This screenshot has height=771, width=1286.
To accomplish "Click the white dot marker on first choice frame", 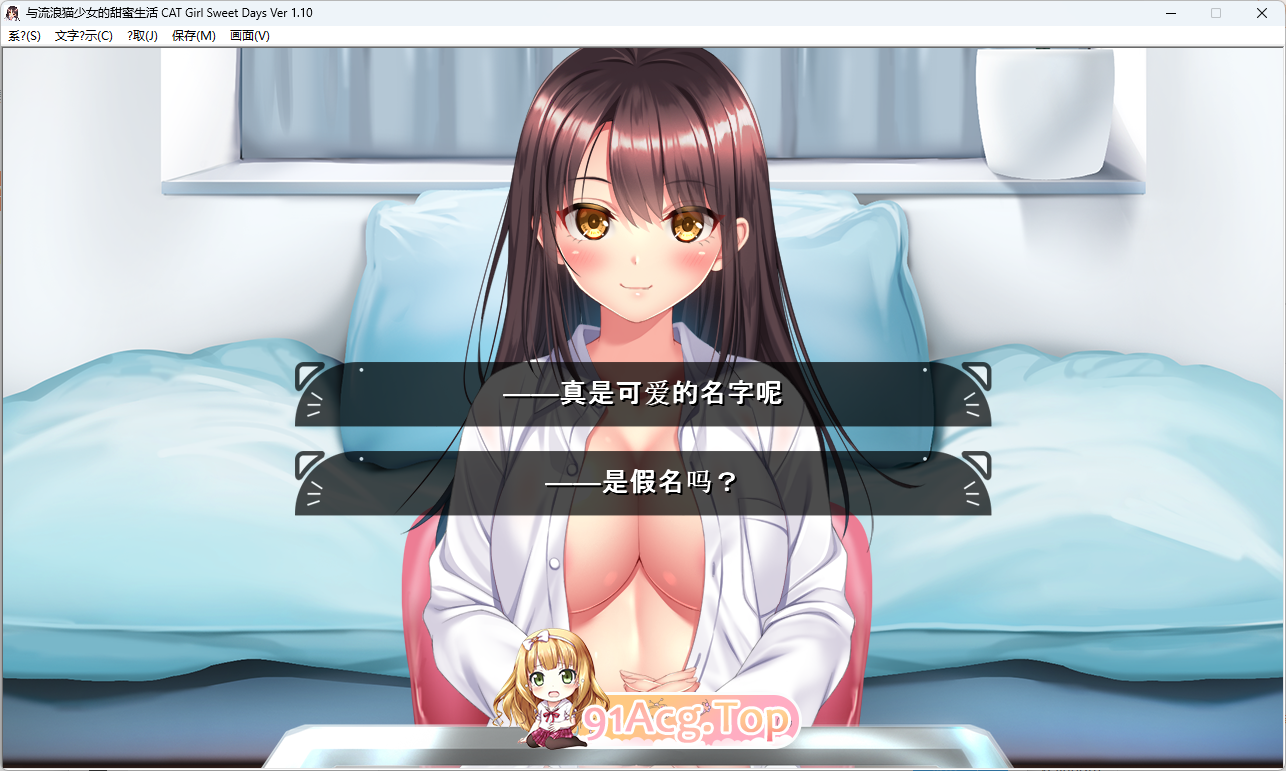I will click(x=362, y=370).
